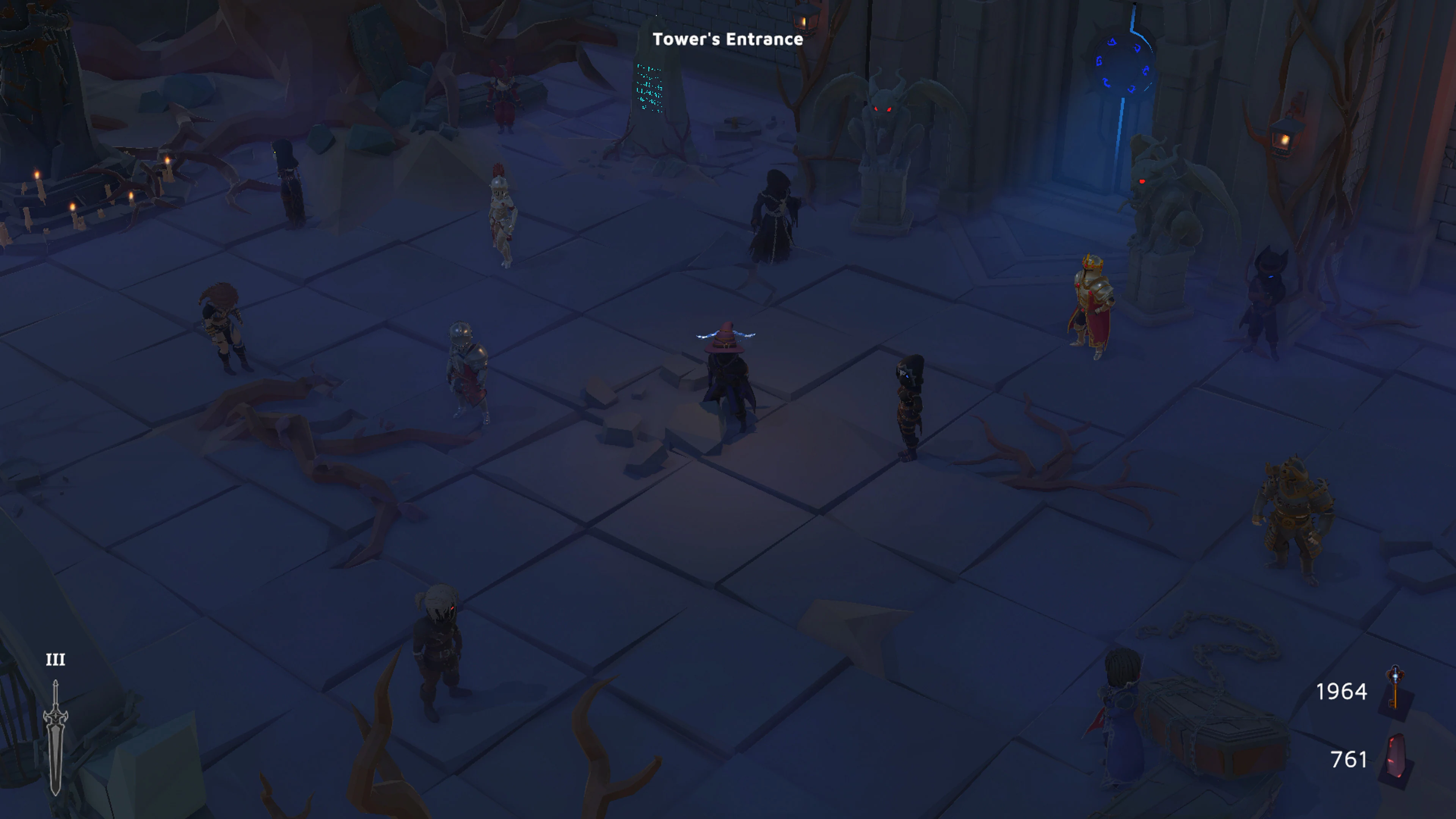
Task: Click the Tower's Entrance title text
Action: tap(728, 39)
